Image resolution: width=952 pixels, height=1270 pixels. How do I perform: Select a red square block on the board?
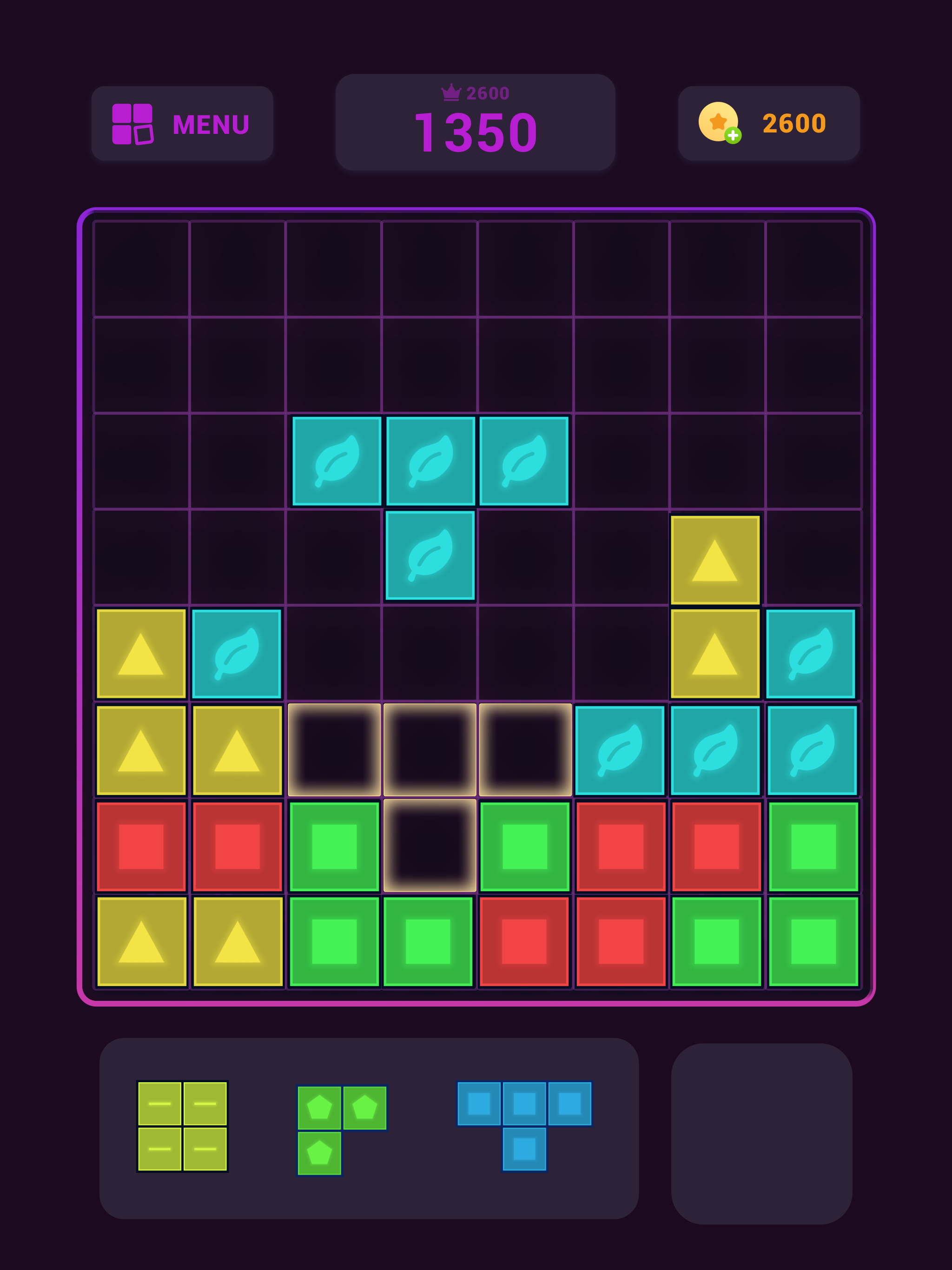coord(141,844)
